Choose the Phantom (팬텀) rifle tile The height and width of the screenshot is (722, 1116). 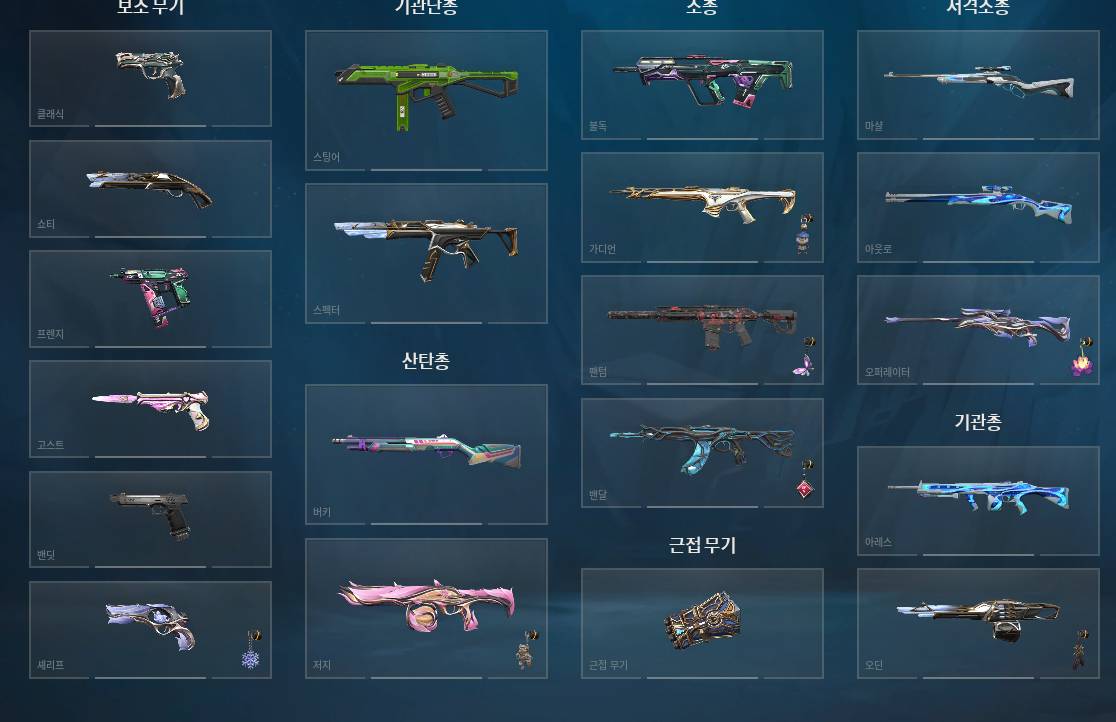click(702, 330)
